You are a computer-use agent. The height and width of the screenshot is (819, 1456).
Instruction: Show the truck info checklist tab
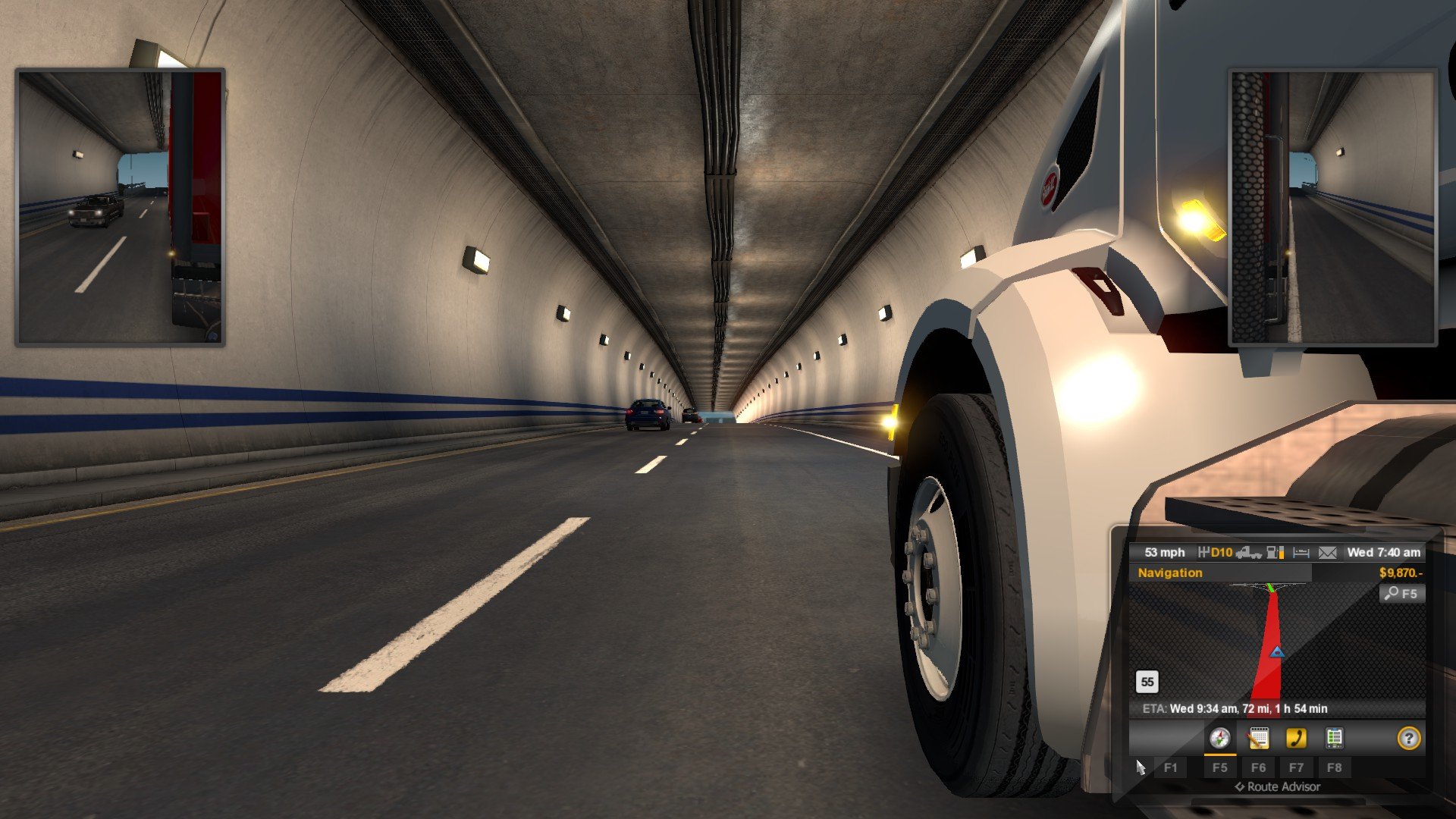click(1334, 738)
